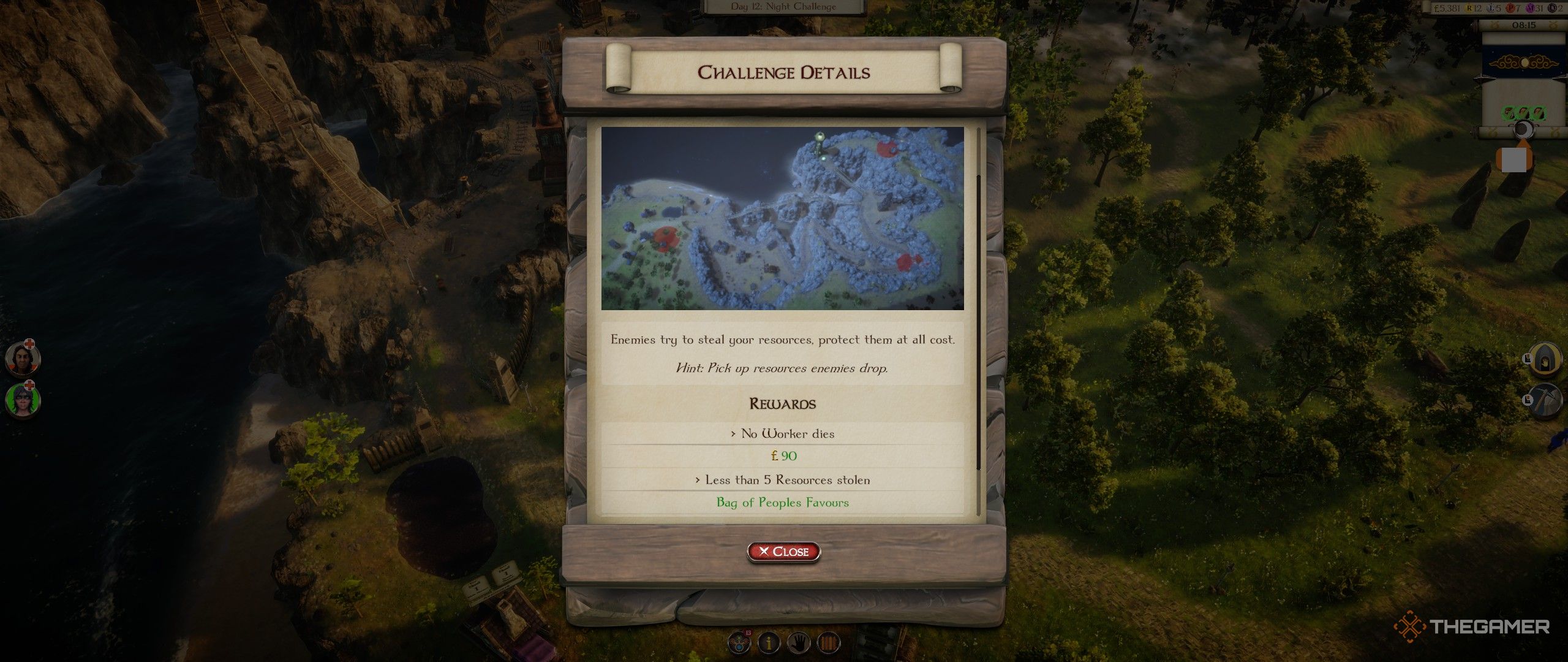Select the green-background hero portrait
Image resolution: width=1568 pixels, height=662 pixels.
[23, 400]
